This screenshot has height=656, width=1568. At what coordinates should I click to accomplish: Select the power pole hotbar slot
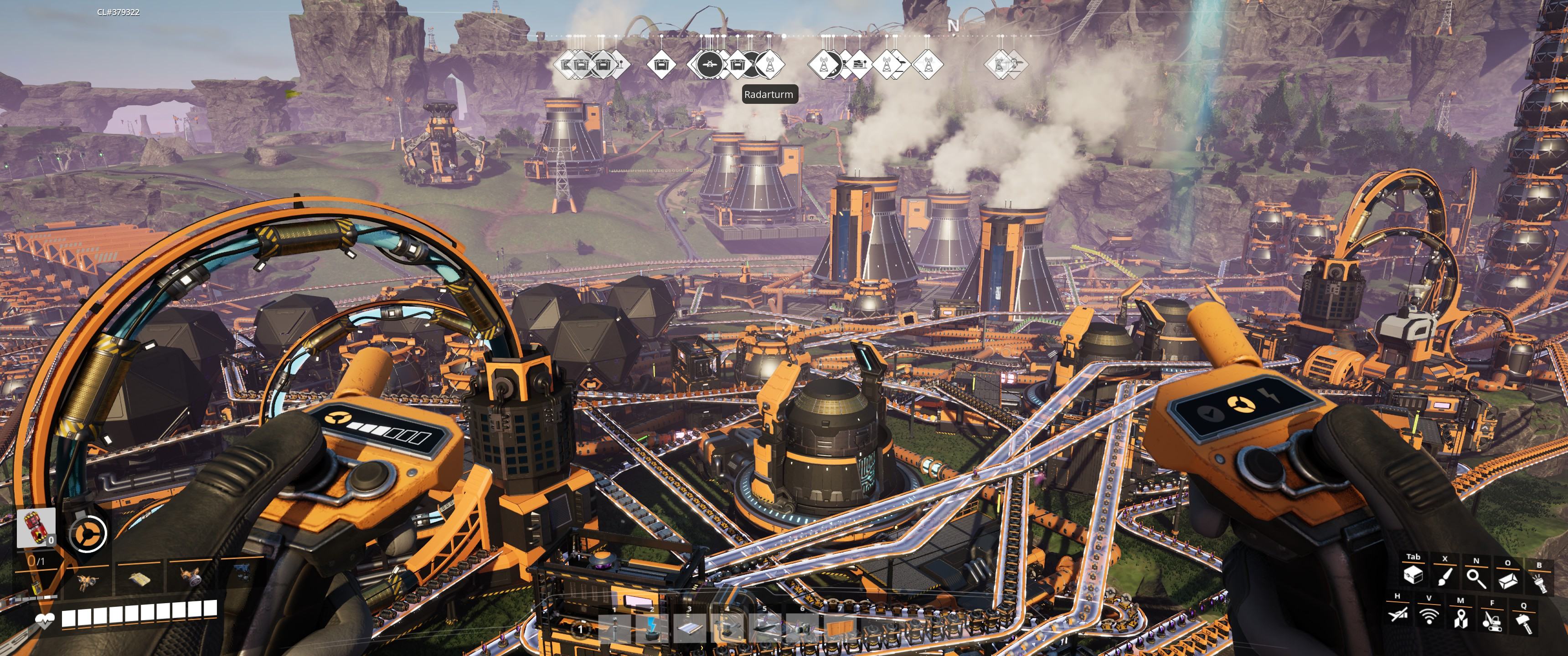point(615,629)
